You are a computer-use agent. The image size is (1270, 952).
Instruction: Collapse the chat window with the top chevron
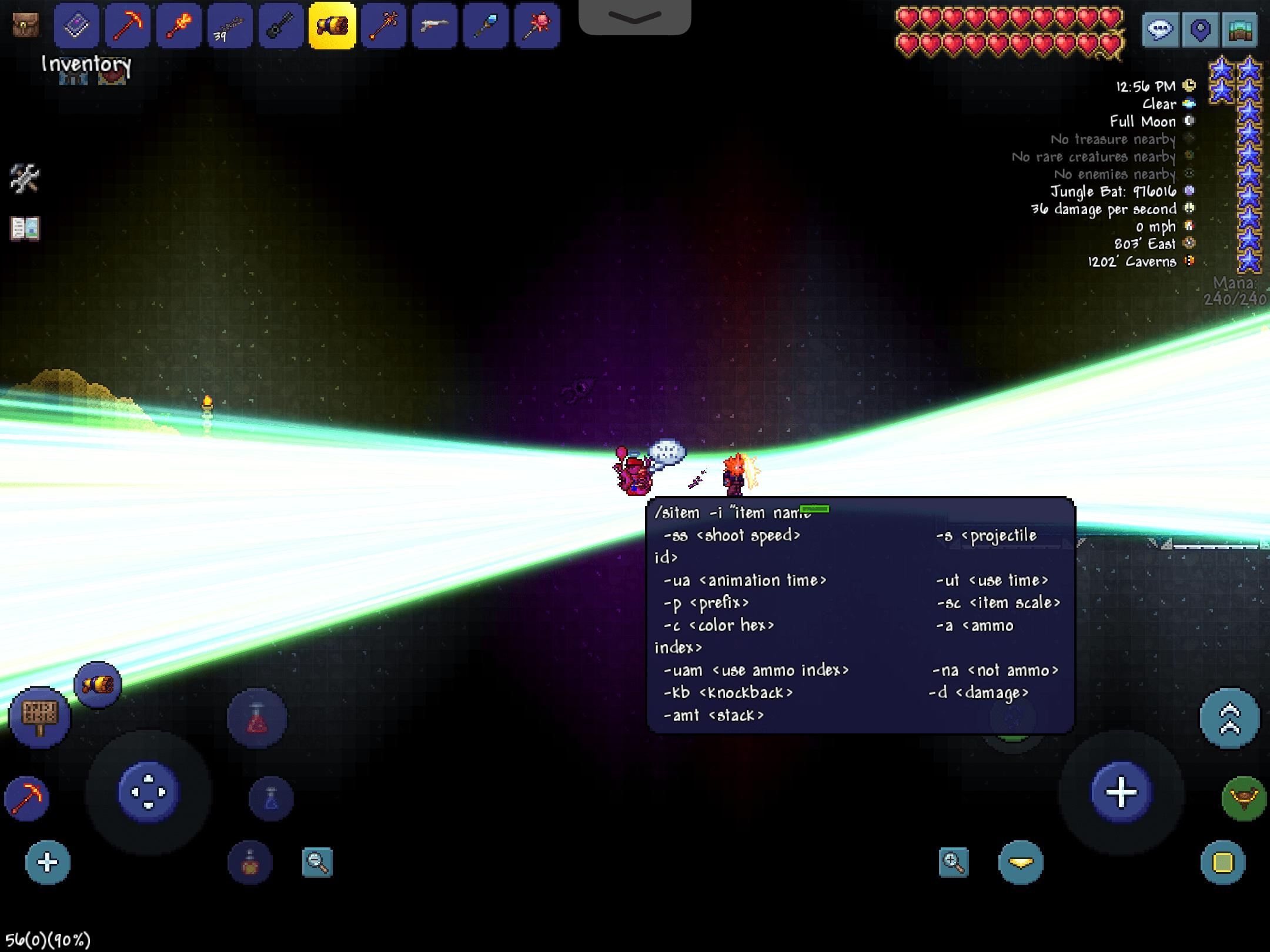click(634, 18)
